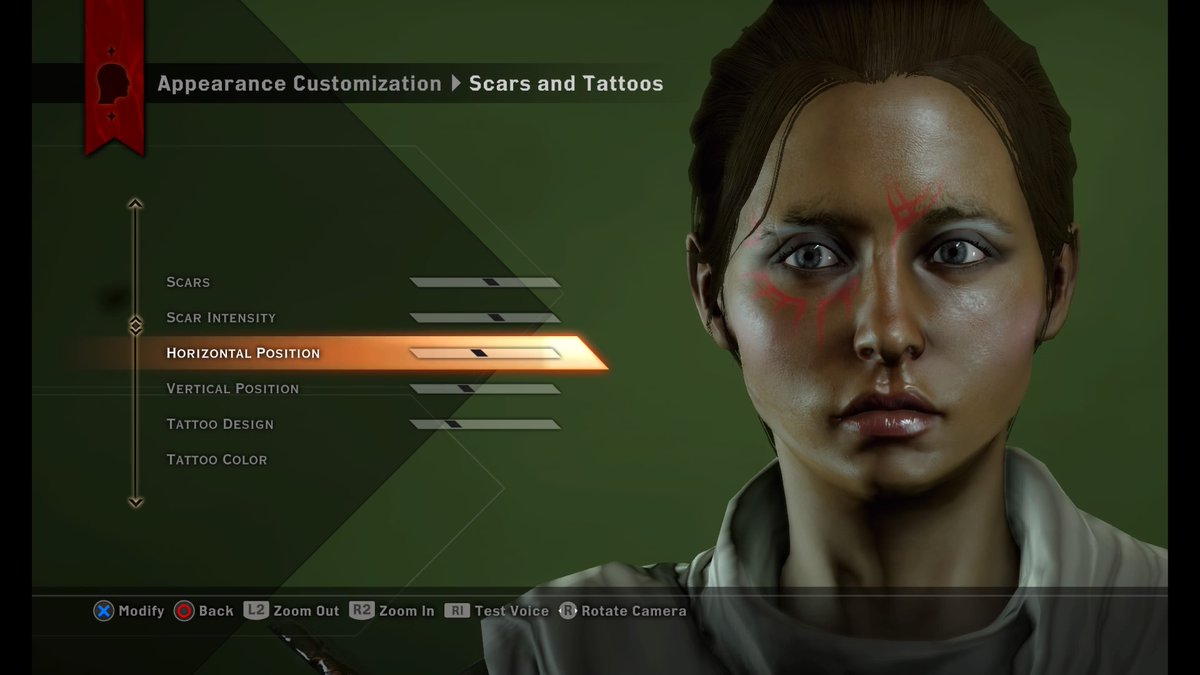Select the Tattoo Design row
Screen dimensions: 1200x675
220,424
